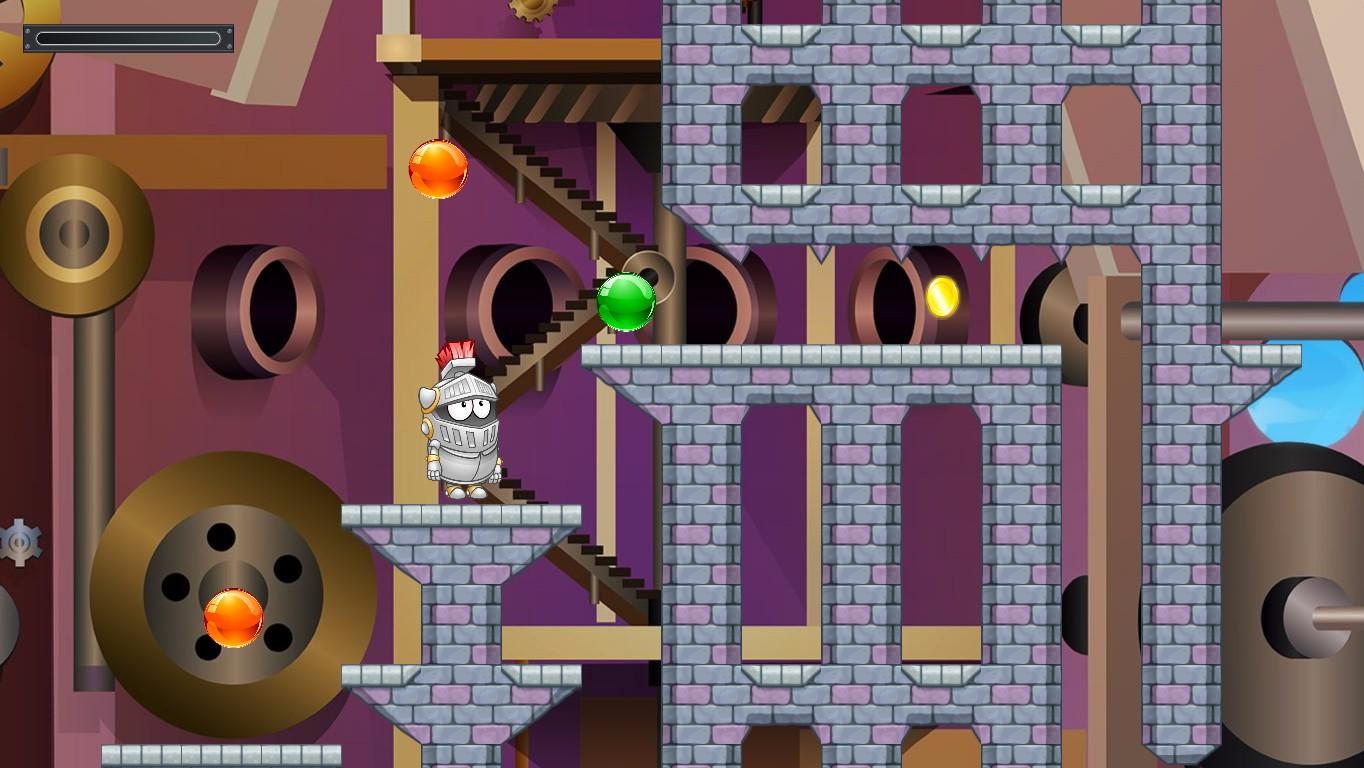
Task: Select the green bubble near the staircase
Action: point(626,301)
